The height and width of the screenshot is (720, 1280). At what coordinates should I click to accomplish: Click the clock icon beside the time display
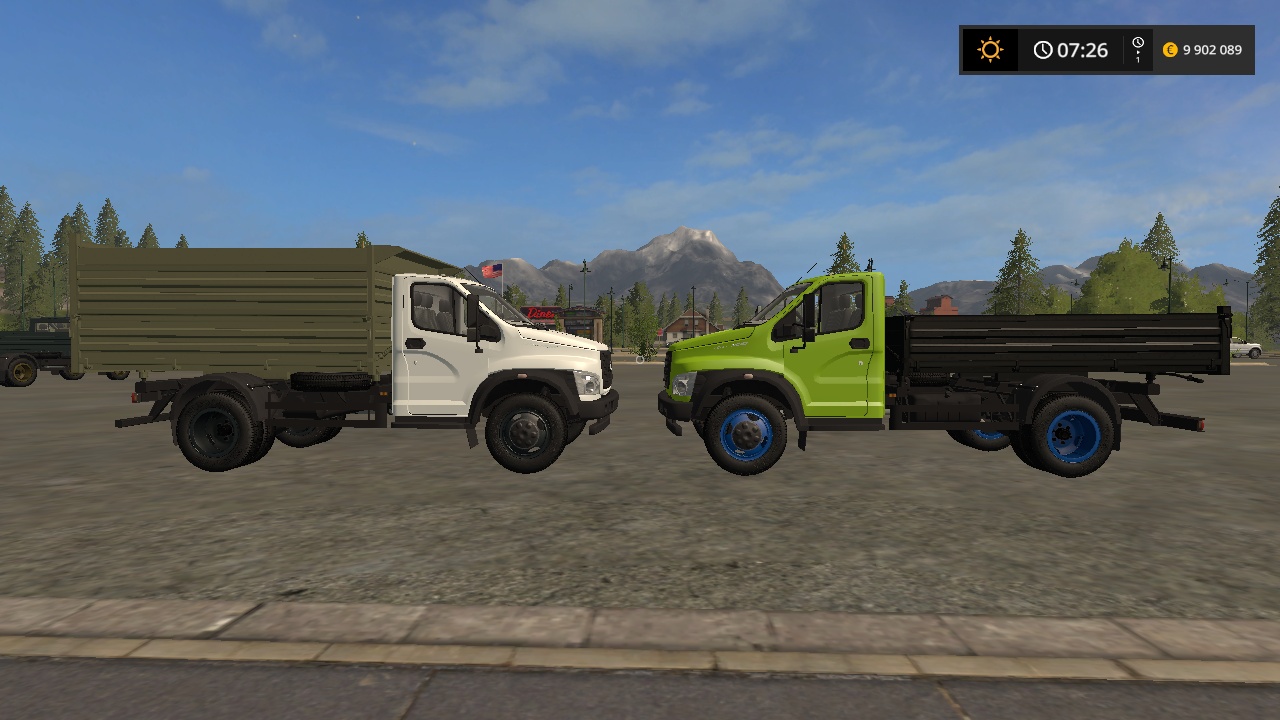(1043, 49)
